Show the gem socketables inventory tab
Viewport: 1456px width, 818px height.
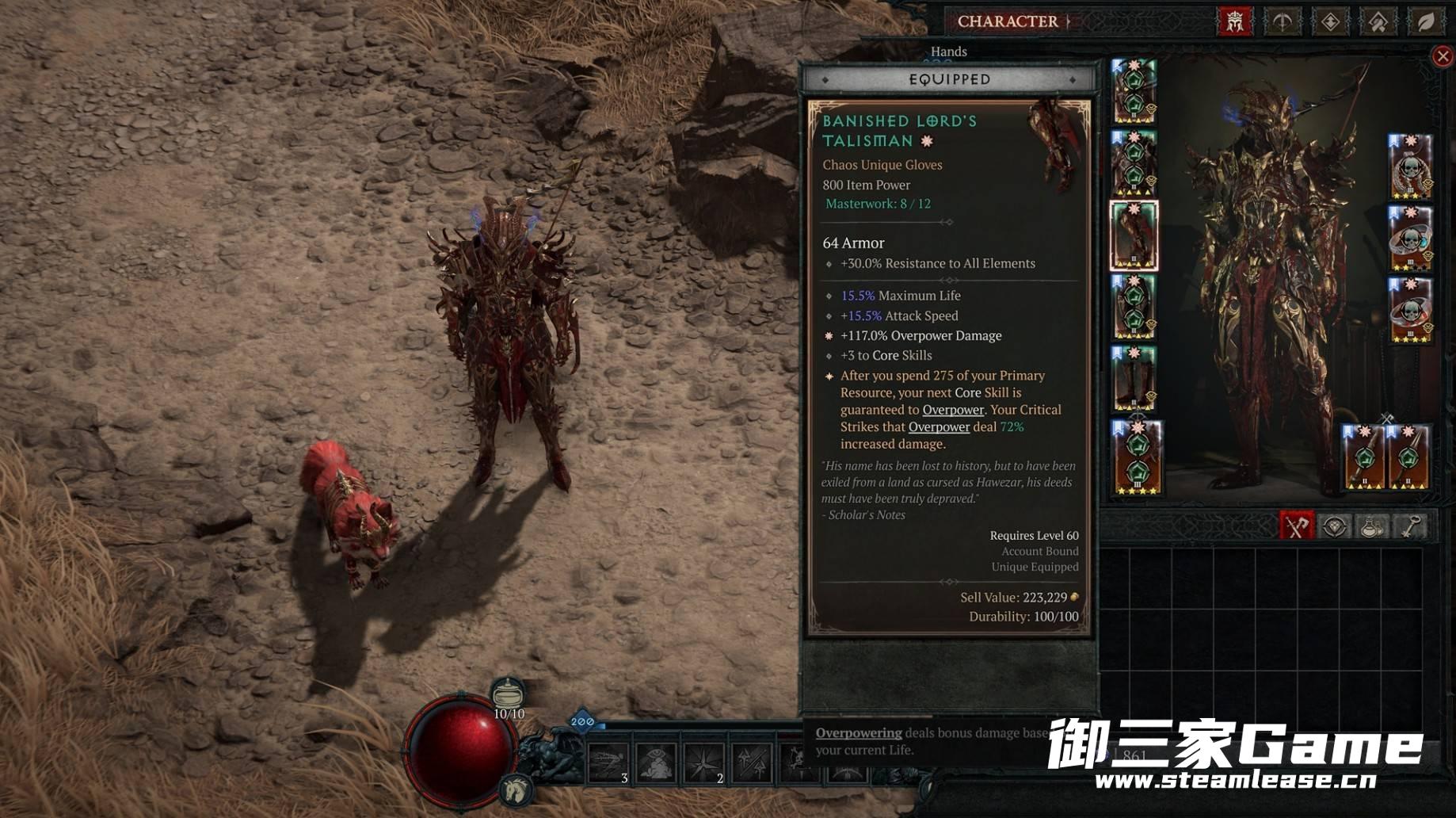(x=1335, y=526)
